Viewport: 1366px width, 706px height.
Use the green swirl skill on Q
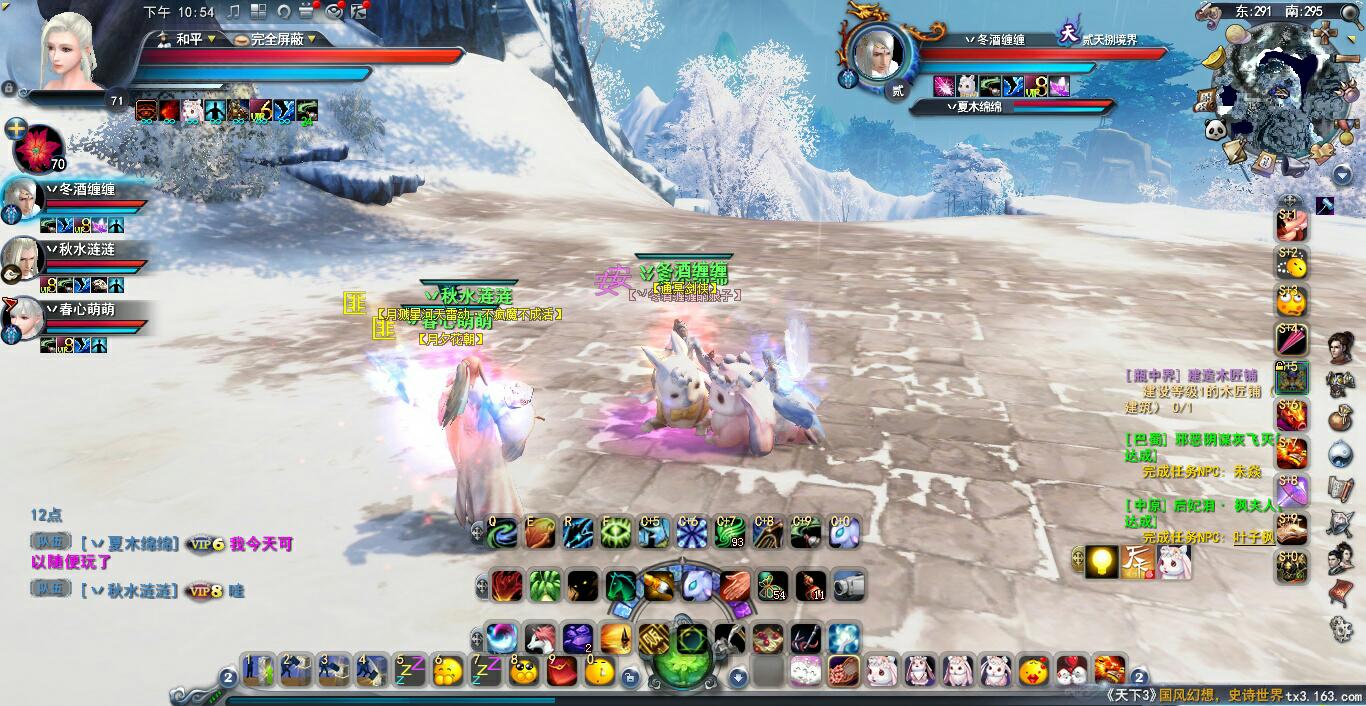(x=502, y=533)
